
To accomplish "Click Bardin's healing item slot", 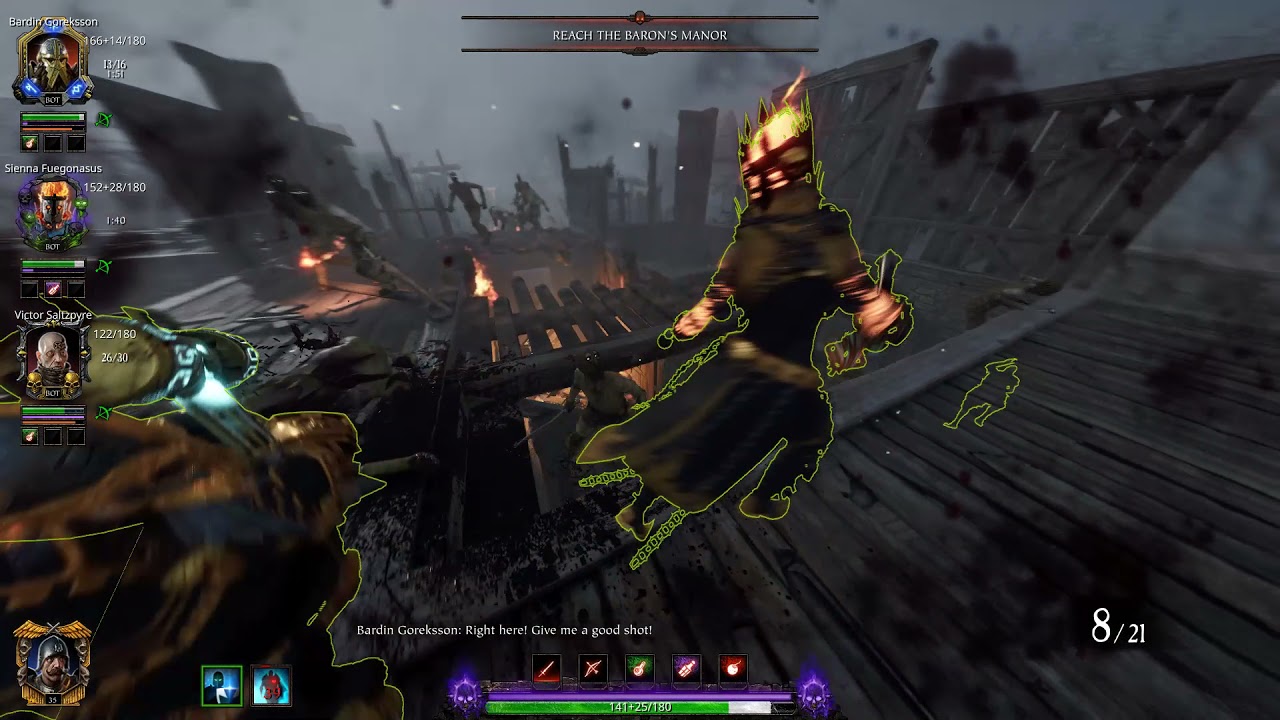I will click(30, 143).
